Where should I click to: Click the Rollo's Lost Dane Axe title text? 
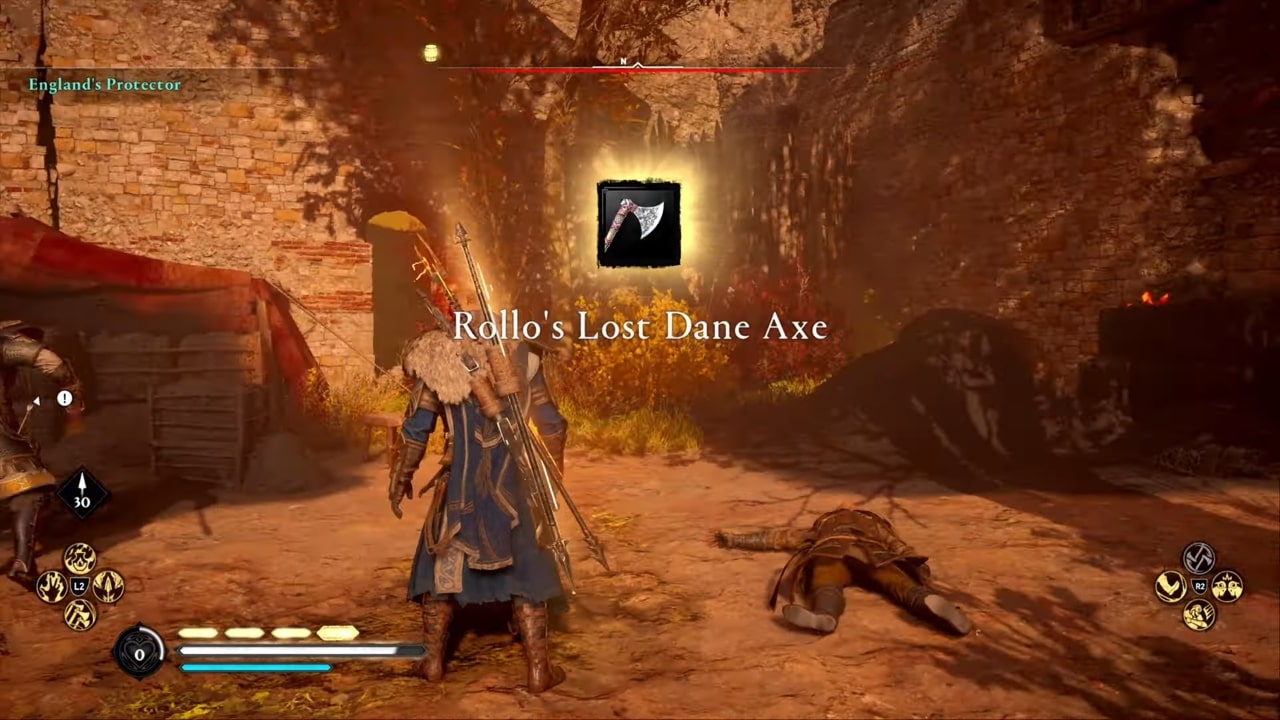640,326
